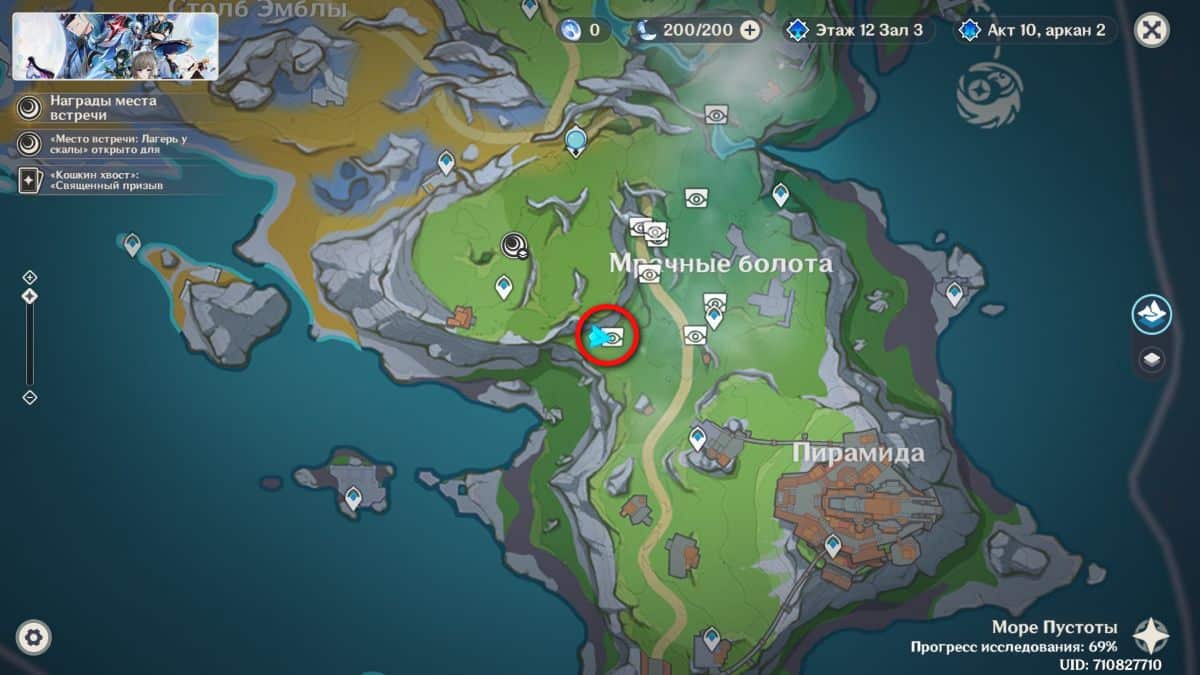Toggle the map layers button

tap(1152, 360)
